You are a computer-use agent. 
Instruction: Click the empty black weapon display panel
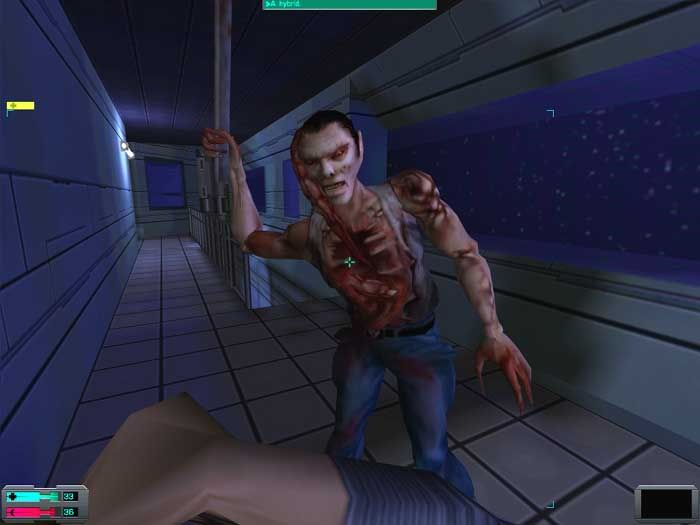click(666, 505)
